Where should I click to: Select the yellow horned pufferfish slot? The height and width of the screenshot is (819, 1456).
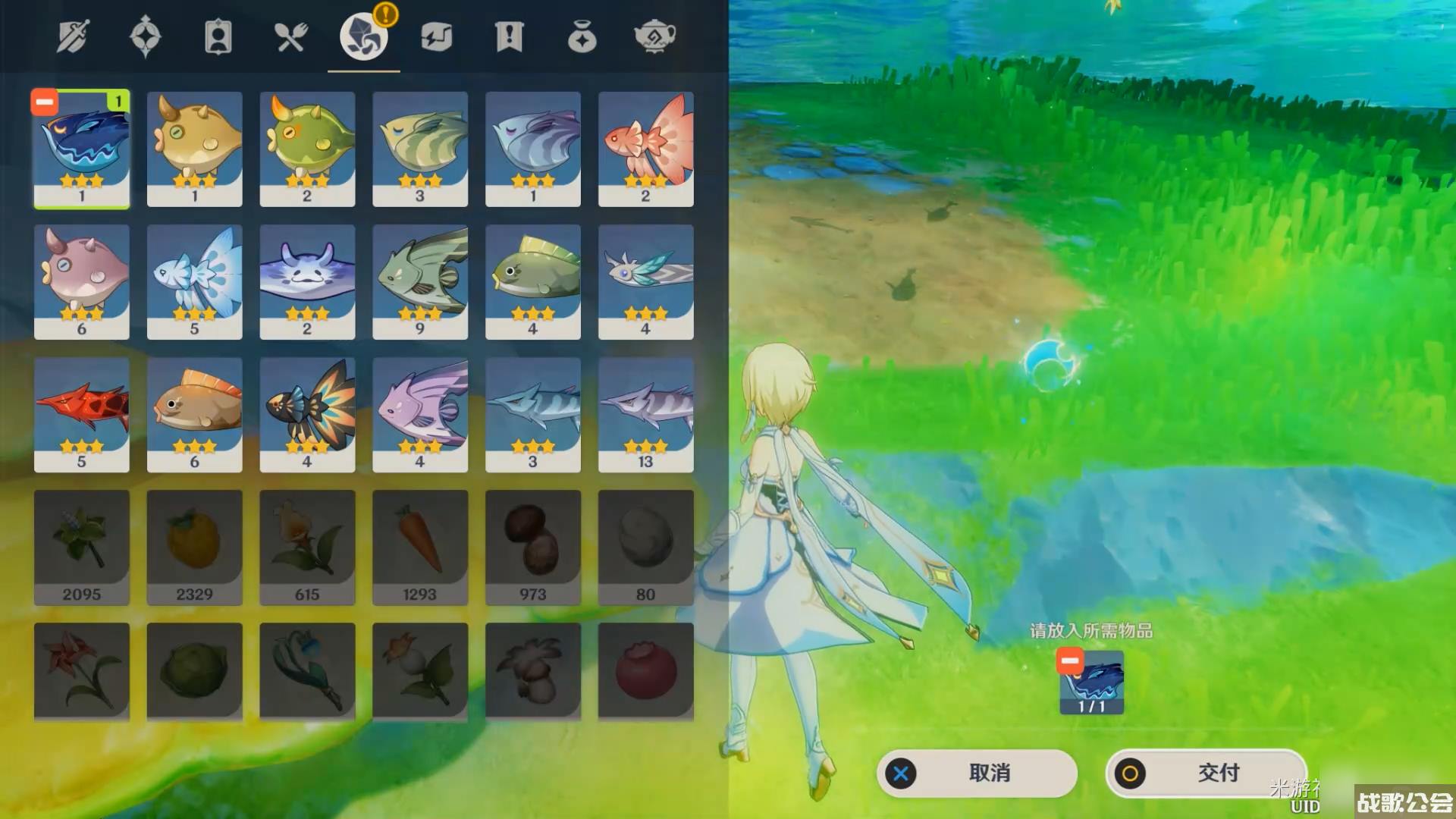[195, 149]
